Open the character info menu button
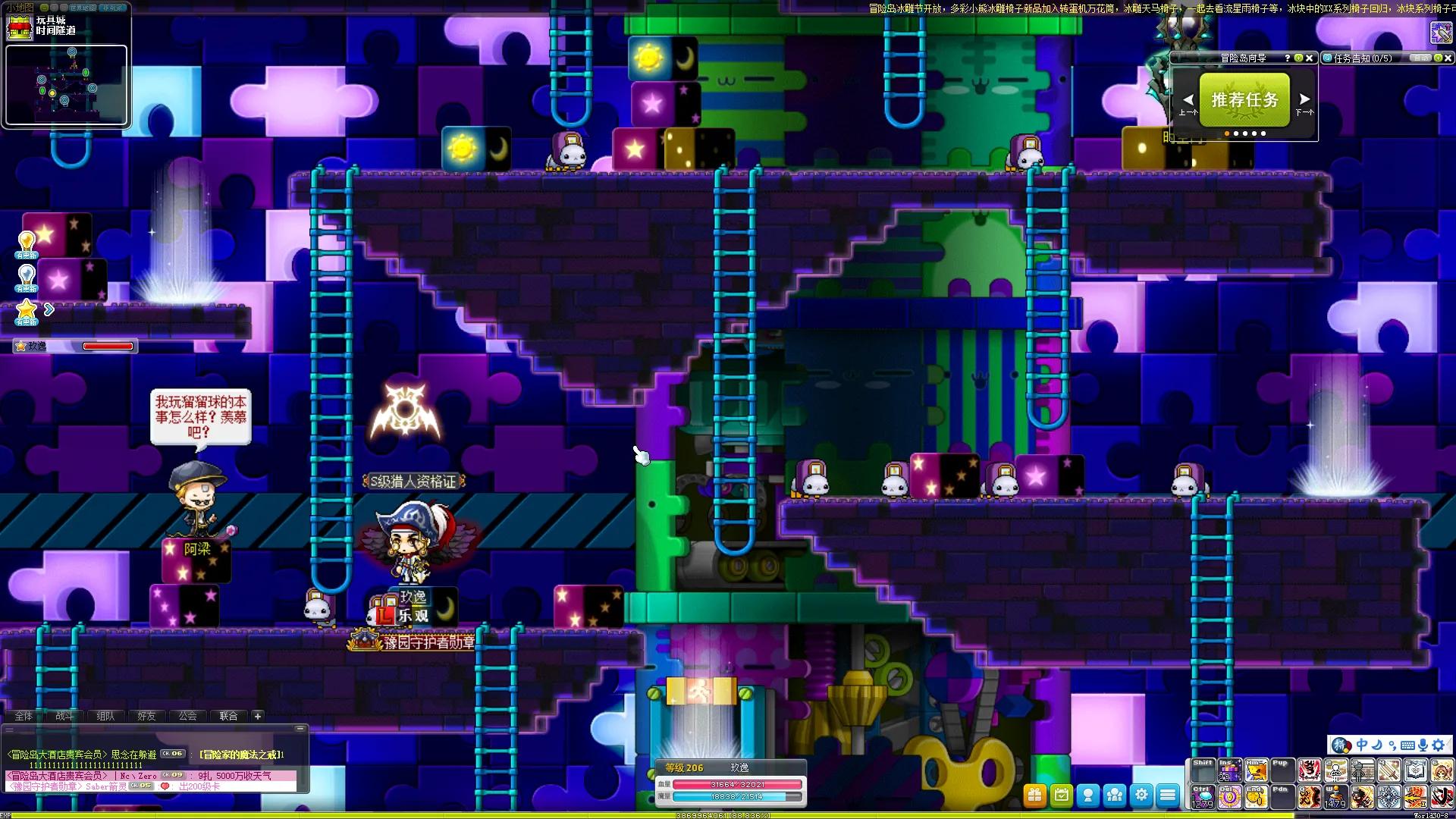Image resolution: width=1456 pixels, height=819 pixels. click(x=1088, y=795)
